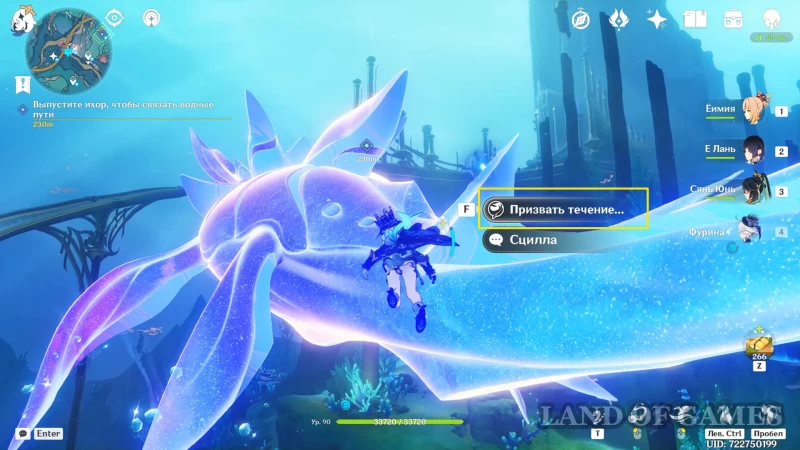The height and width of the screenshot is (450, 800).
Task: Open the compass events icon
Action: coord(581,19)
